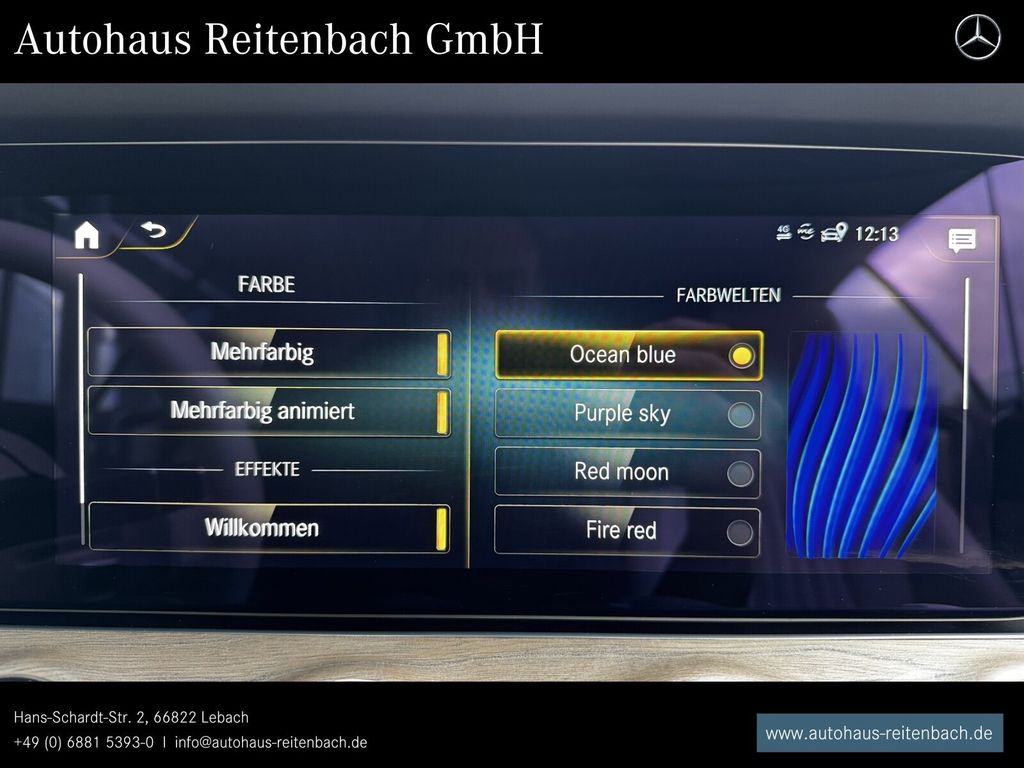Open the messages notification icon

962,240
